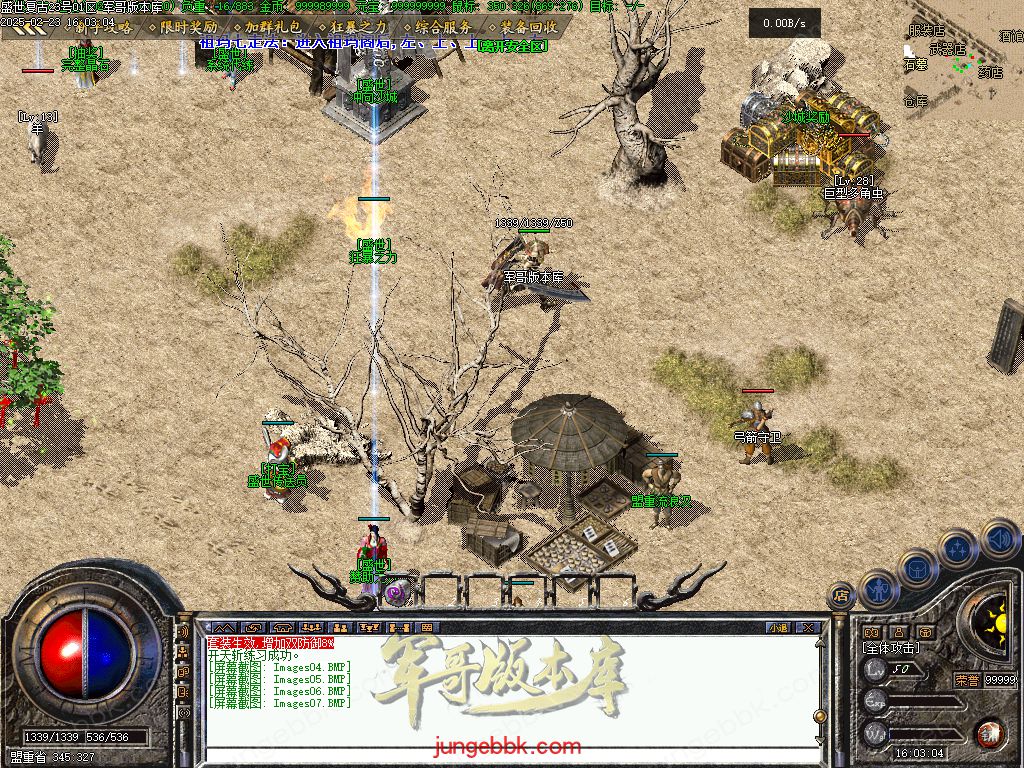This screenshot has height=768, width=1024.
Task: Click the first mountain-shaped chat toolbar button
Action: 223,628
